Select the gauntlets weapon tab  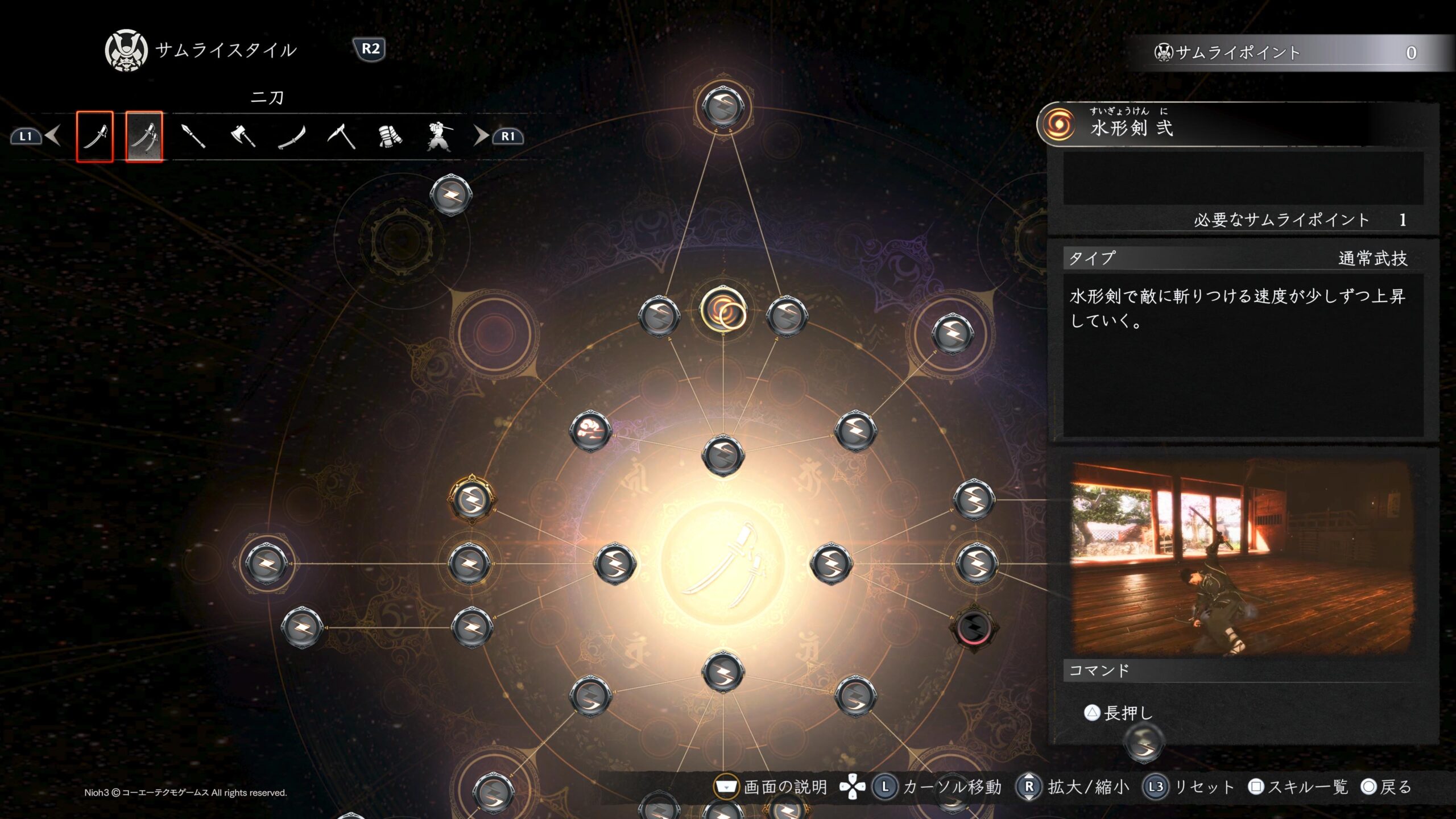coord(390,136)
